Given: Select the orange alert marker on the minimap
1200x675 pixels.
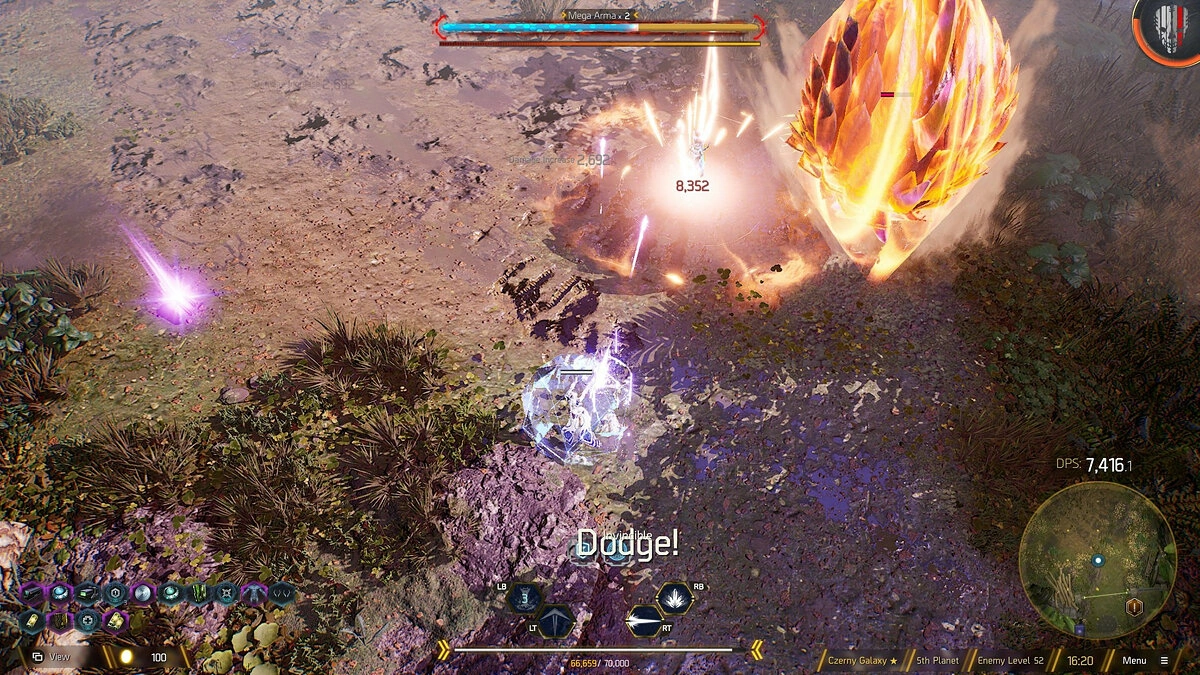Looking at the screenshot, I should [x=1134, y=607].
